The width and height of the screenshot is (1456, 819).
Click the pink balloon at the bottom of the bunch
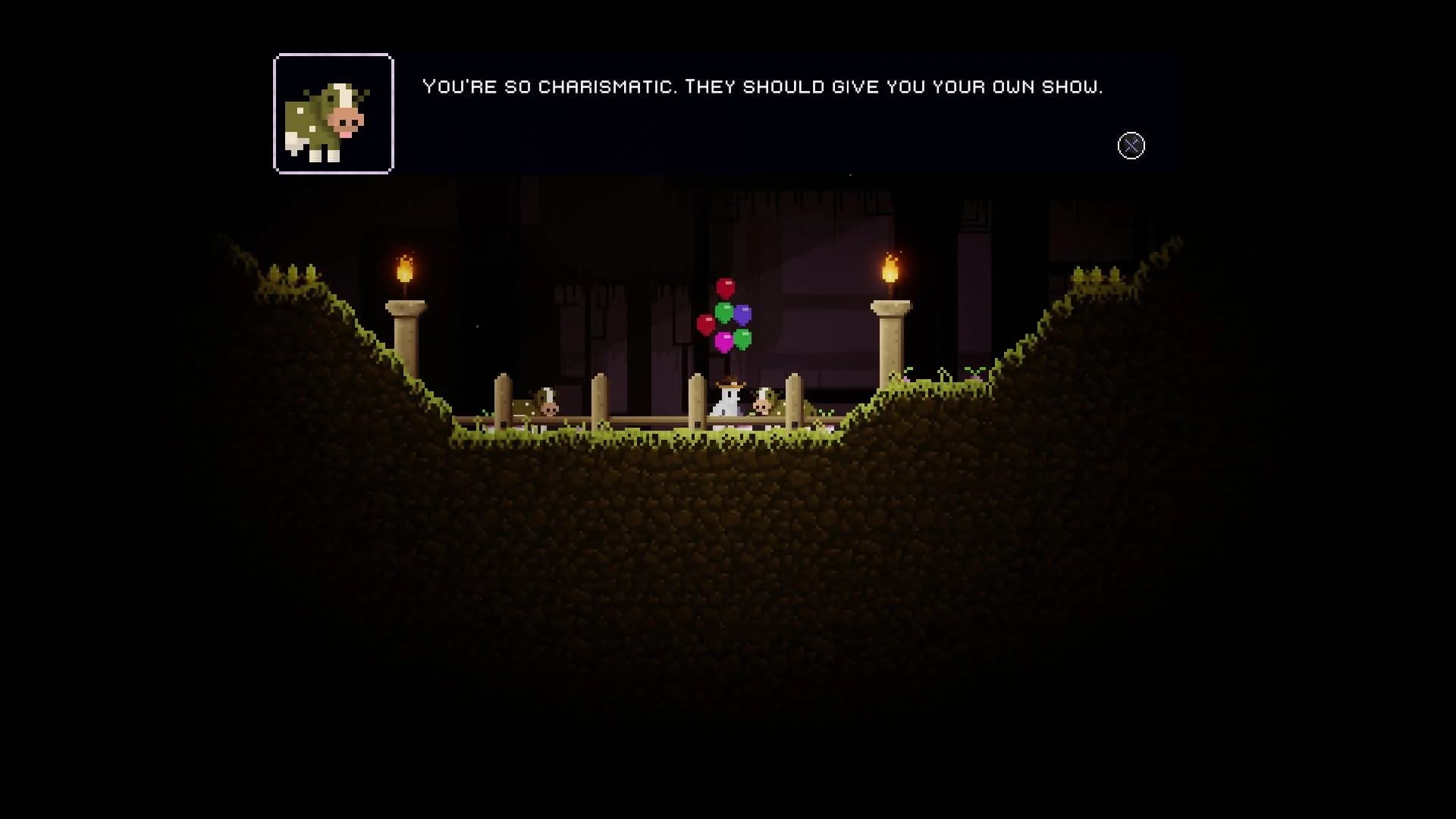(x=723, y=342)
